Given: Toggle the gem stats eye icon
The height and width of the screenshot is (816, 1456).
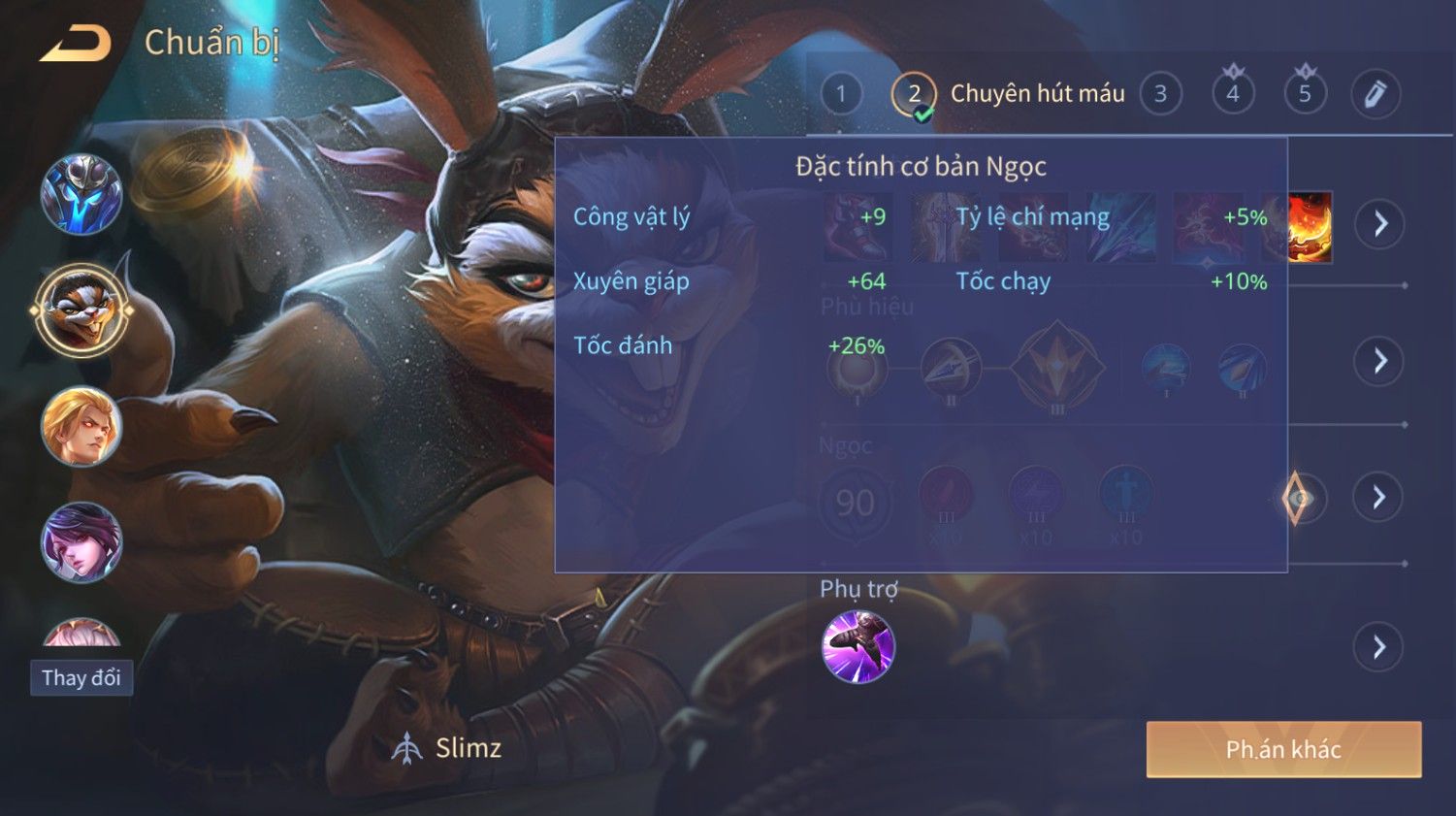Looking at the screenshot, I should click(x=1298, y=499).
